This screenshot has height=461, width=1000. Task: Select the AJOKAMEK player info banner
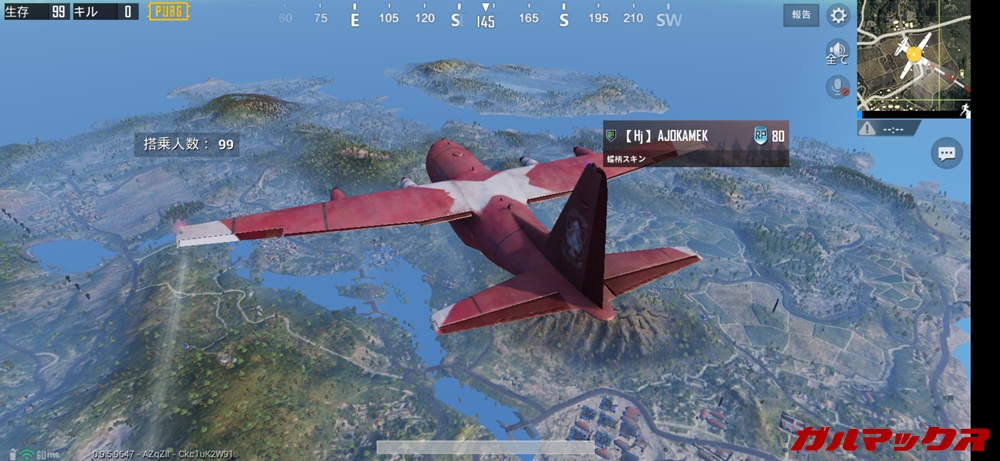coord(695,143)
